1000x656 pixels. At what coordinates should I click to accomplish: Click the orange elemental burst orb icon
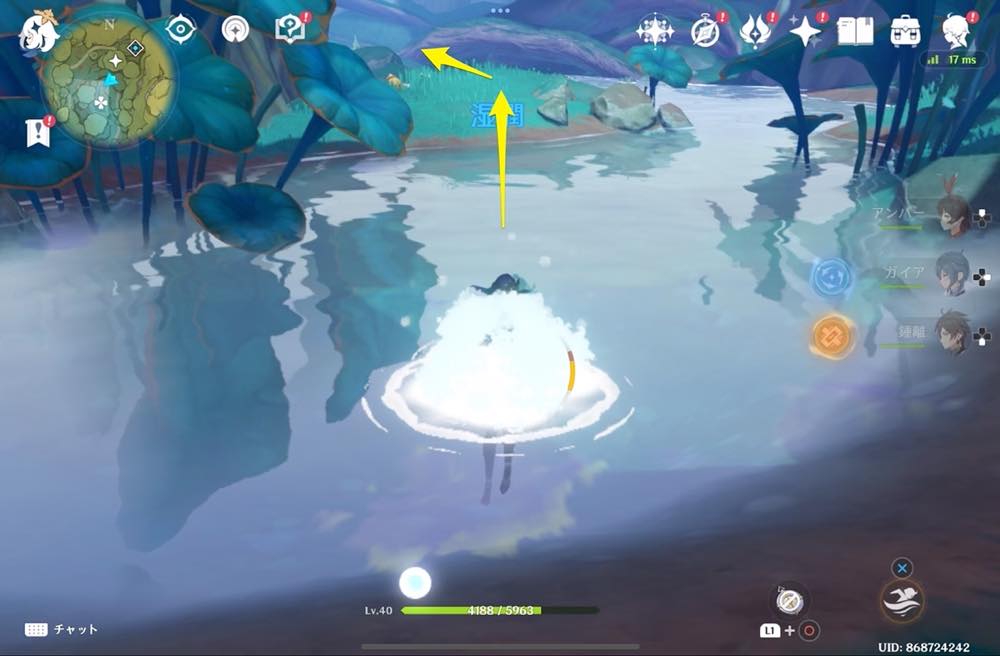coord(830,336)
